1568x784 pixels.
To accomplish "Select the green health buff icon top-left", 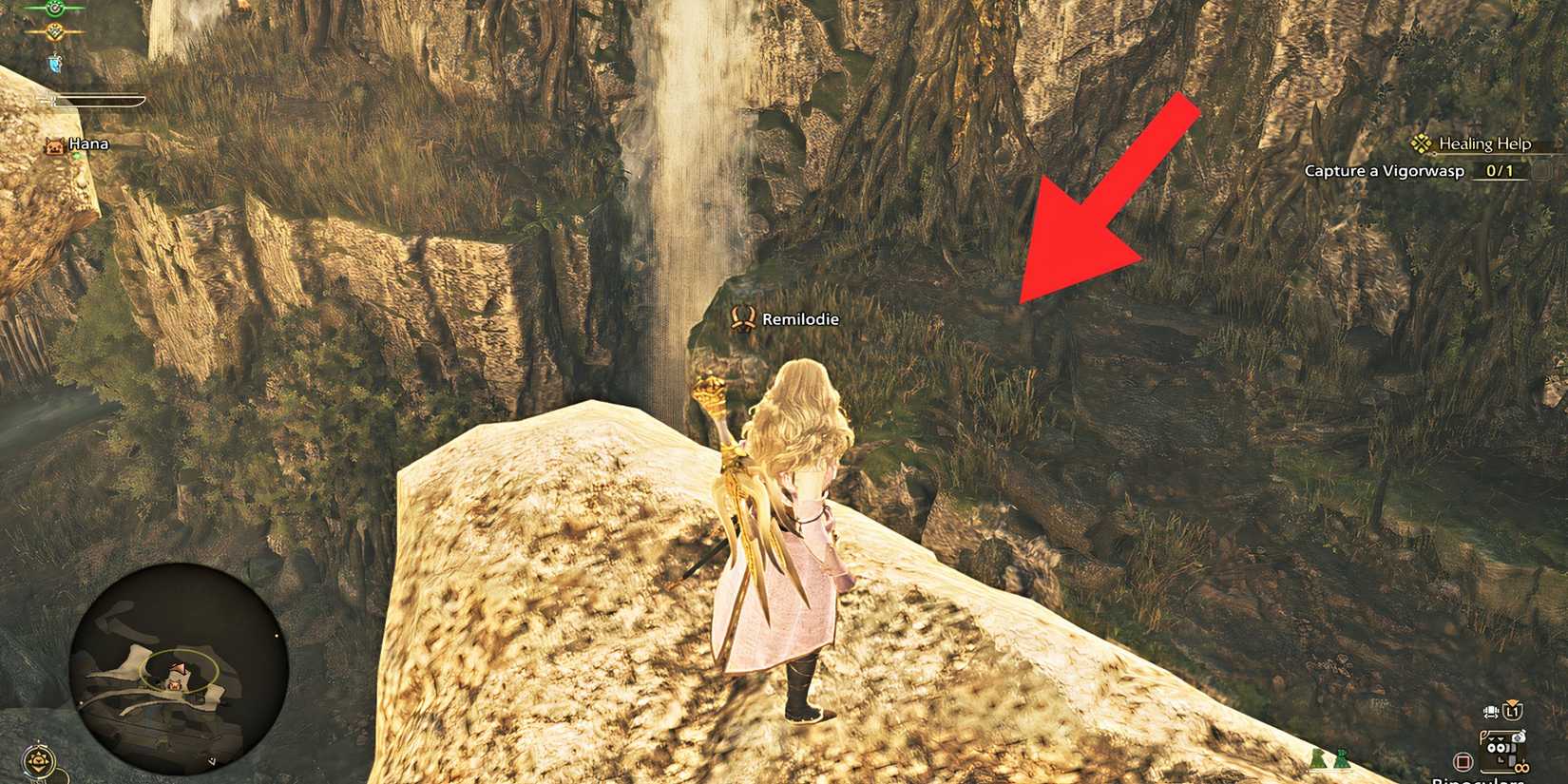I will (54, 10).
